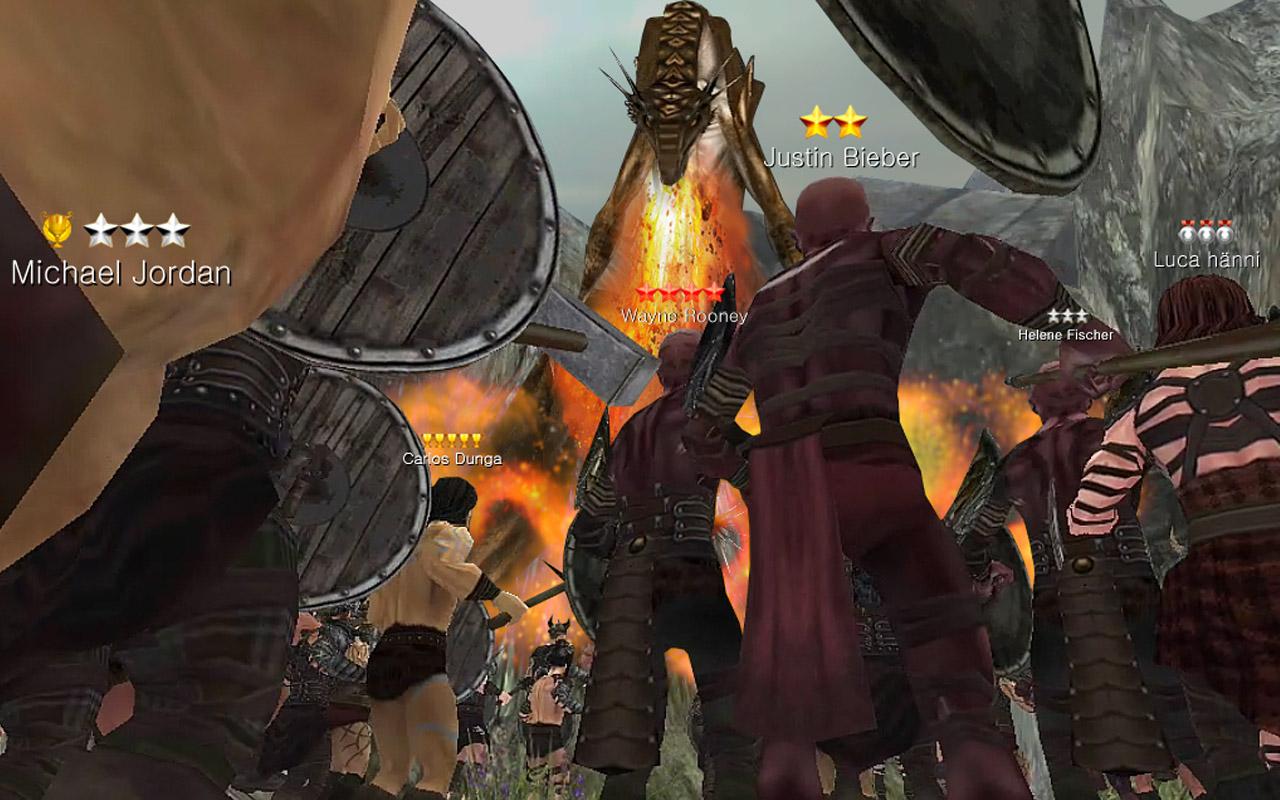Select the first silver star beside Michael Jordan
This screenshot has width=1280, height=800.
click(x=103, y=229)
